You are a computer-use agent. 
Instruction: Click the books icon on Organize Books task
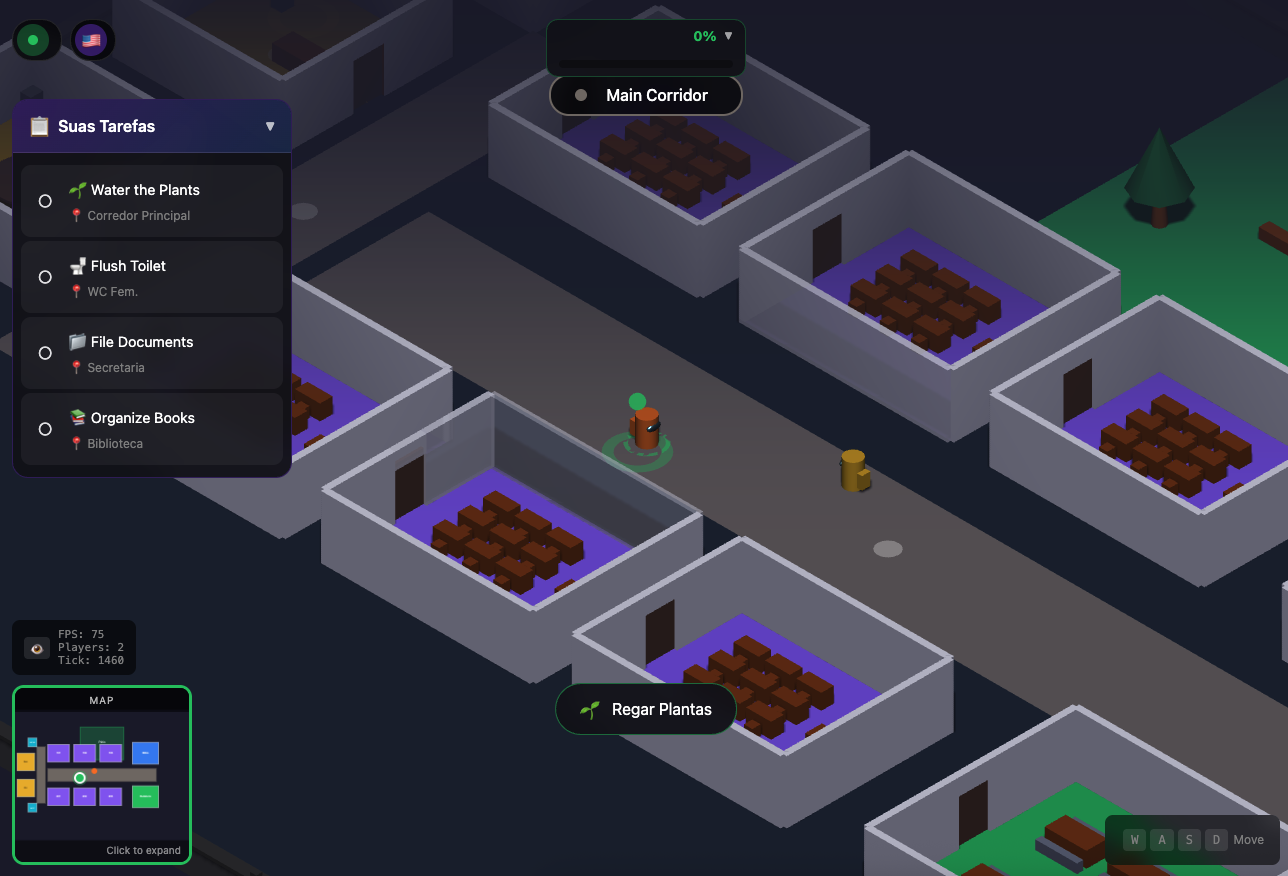tap(78, 417)
